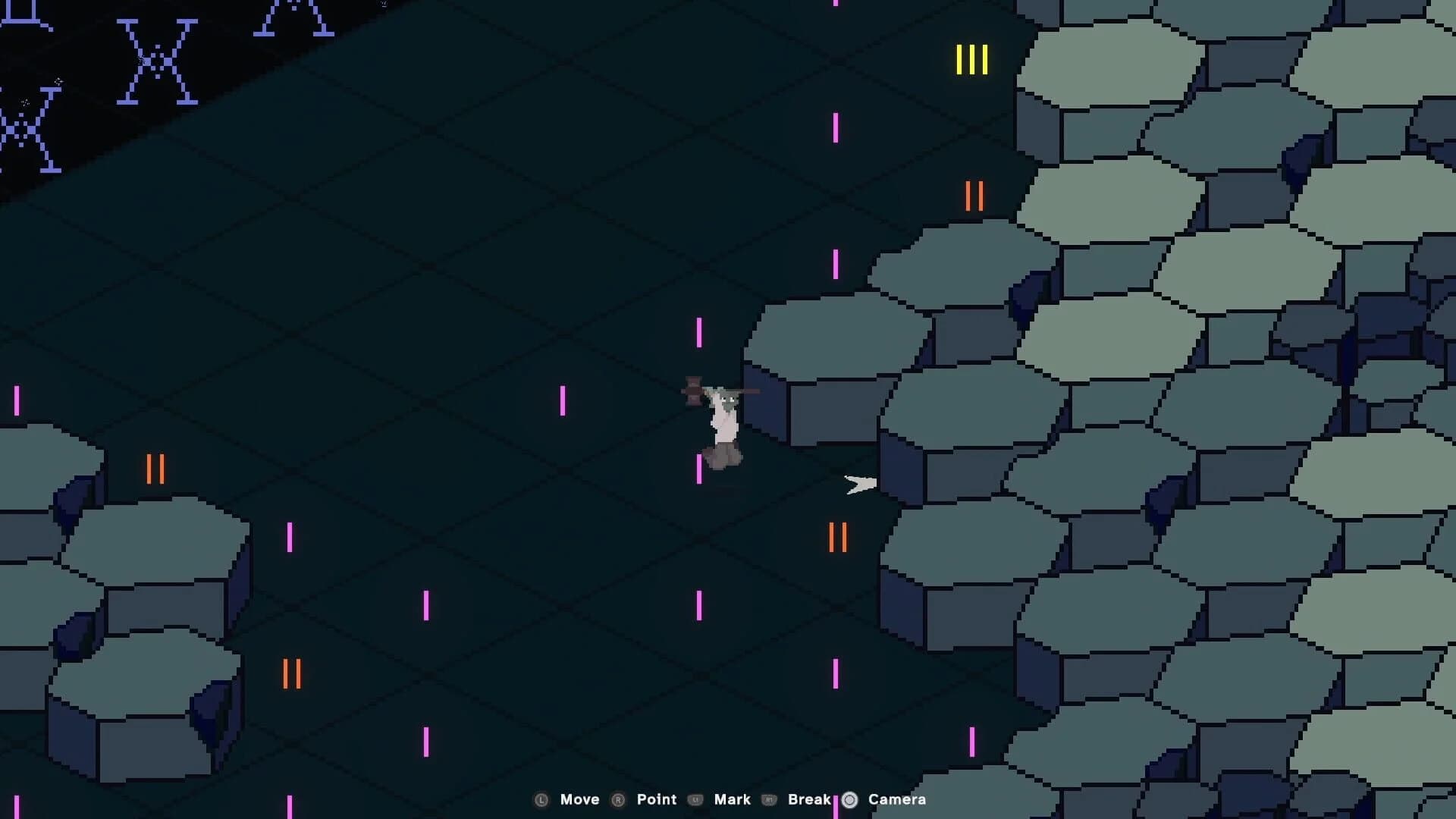Click the circular Camera button icon
1456x819 pixels.
(851, 799)
